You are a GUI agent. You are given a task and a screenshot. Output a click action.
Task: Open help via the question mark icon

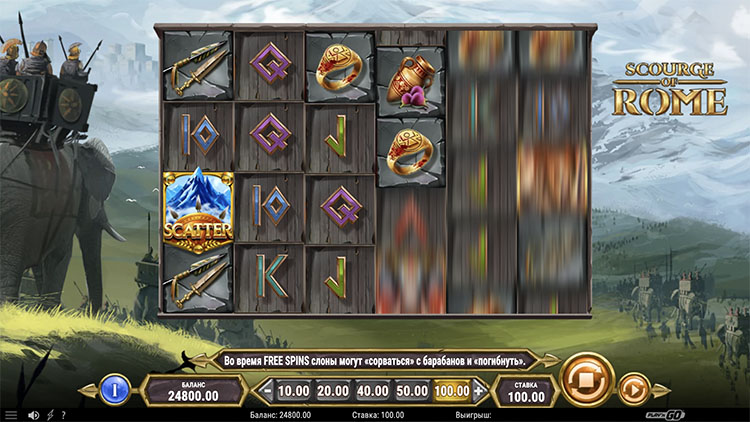(63, 415)
